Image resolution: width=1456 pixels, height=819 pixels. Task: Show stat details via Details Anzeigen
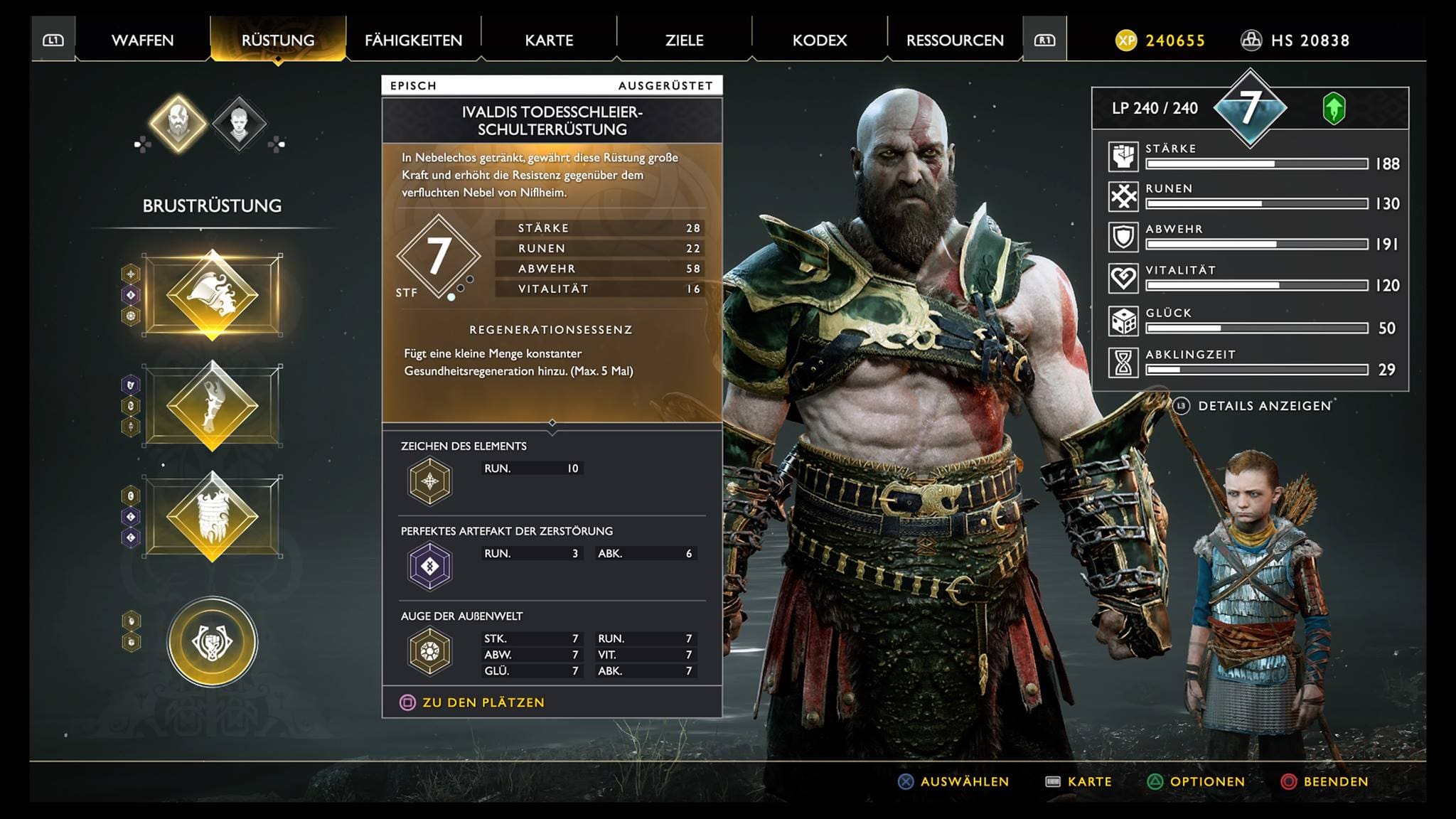(1263, 406)
